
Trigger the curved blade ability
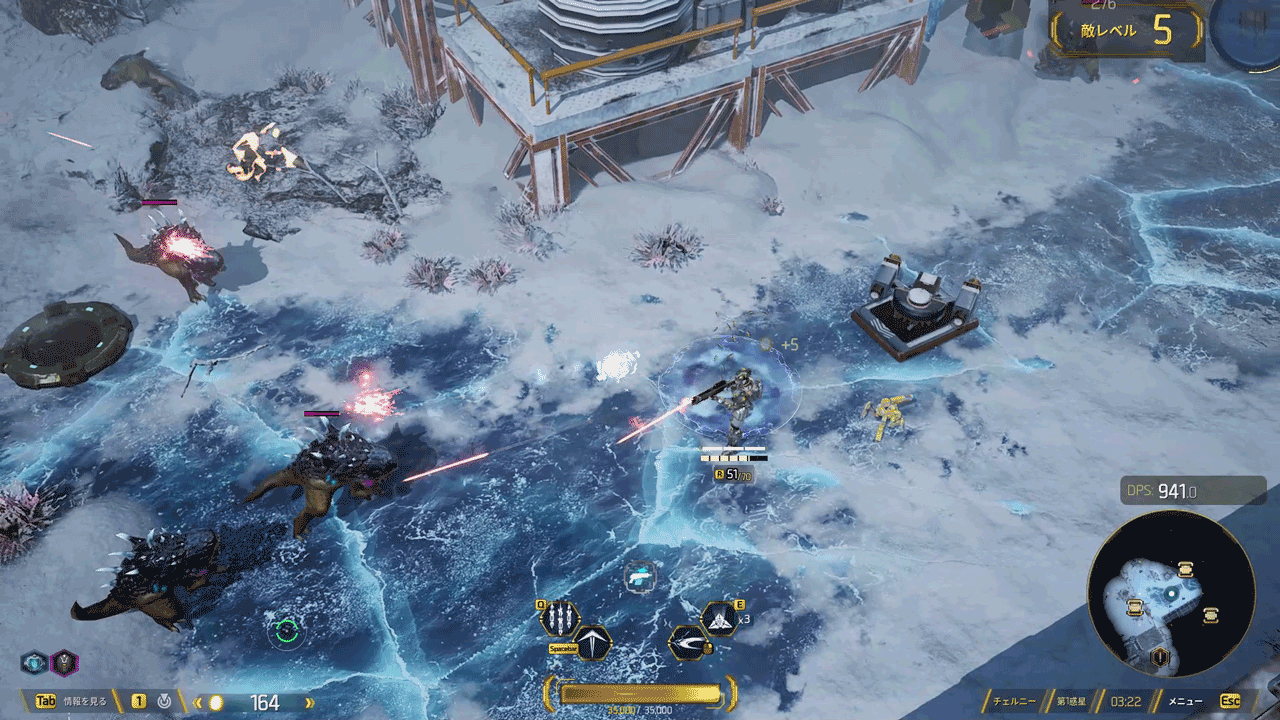(x=687, y=642)
